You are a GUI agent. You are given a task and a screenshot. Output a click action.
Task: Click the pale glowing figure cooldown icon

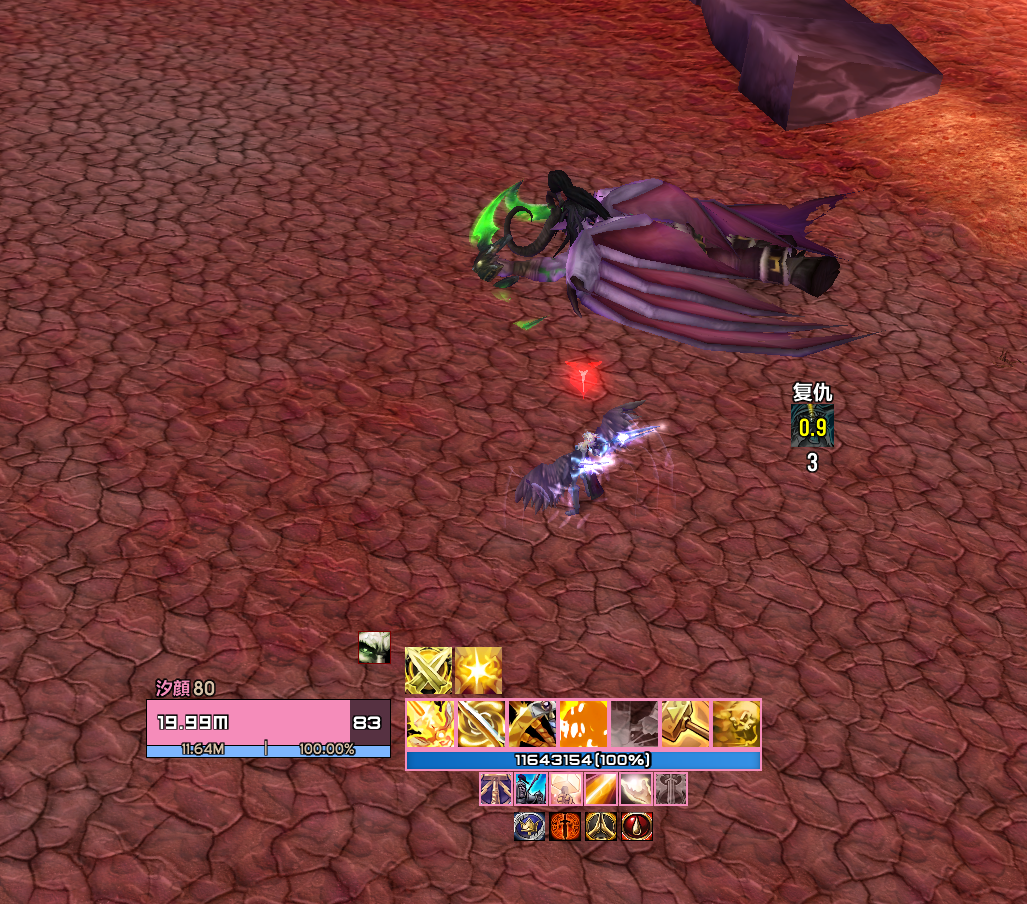566,789
